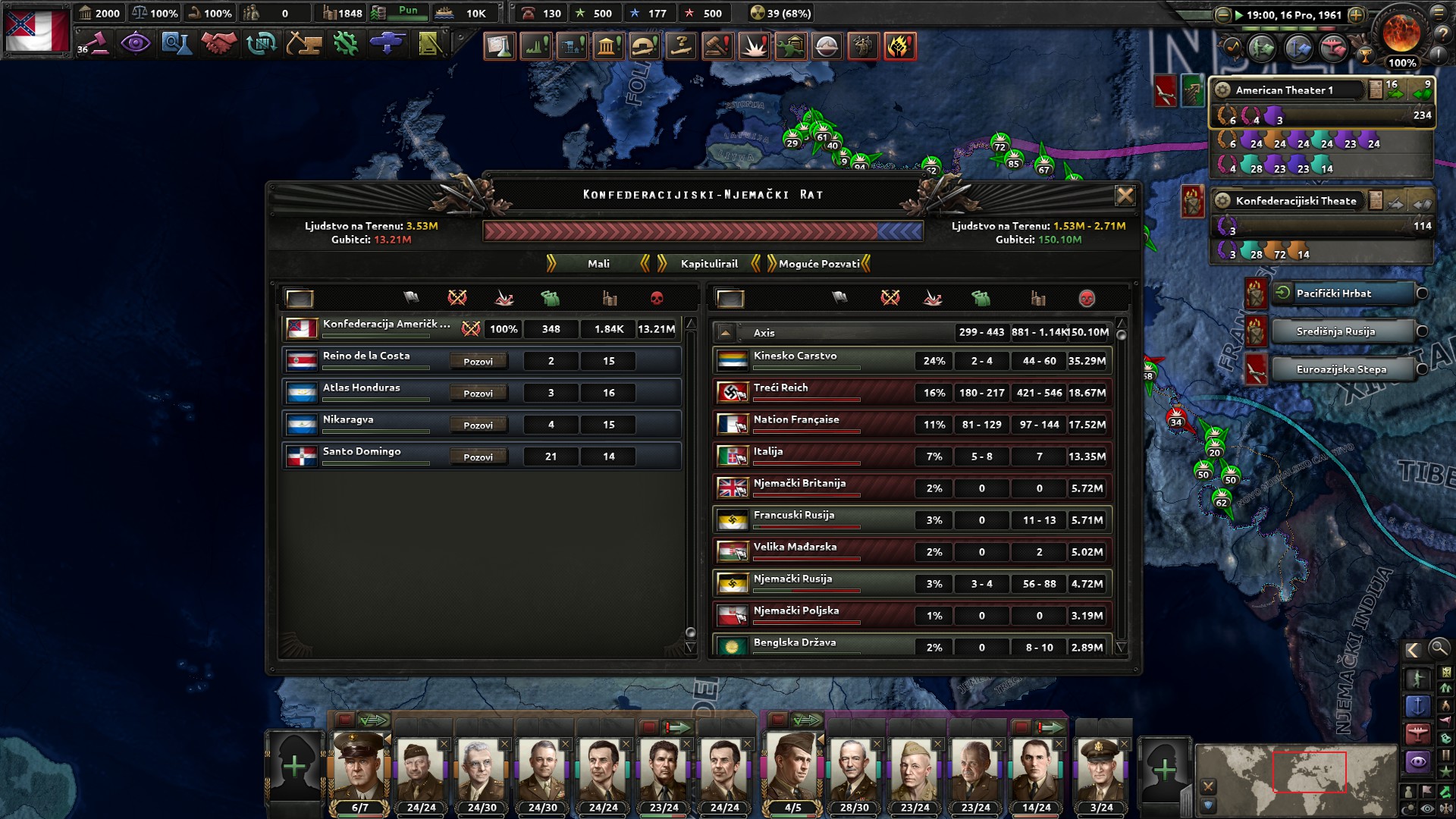Switch to the air view (plane icon)
This screenshot has height=819, width=1456.
coord(1333,48)
